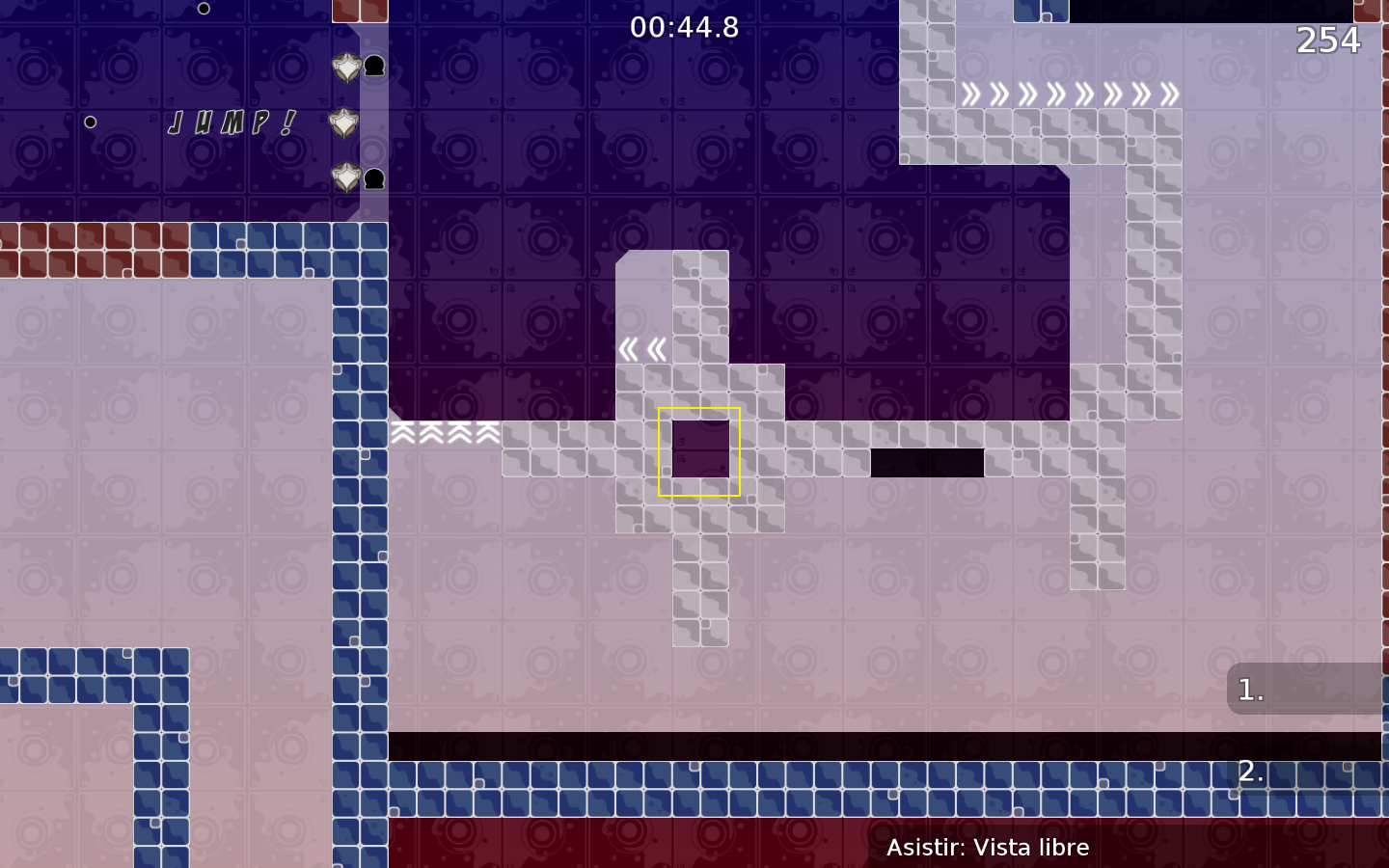Collapse the double left chevrons near center
Viewport: 1389px width, 868px height.
tap(643, 349)
